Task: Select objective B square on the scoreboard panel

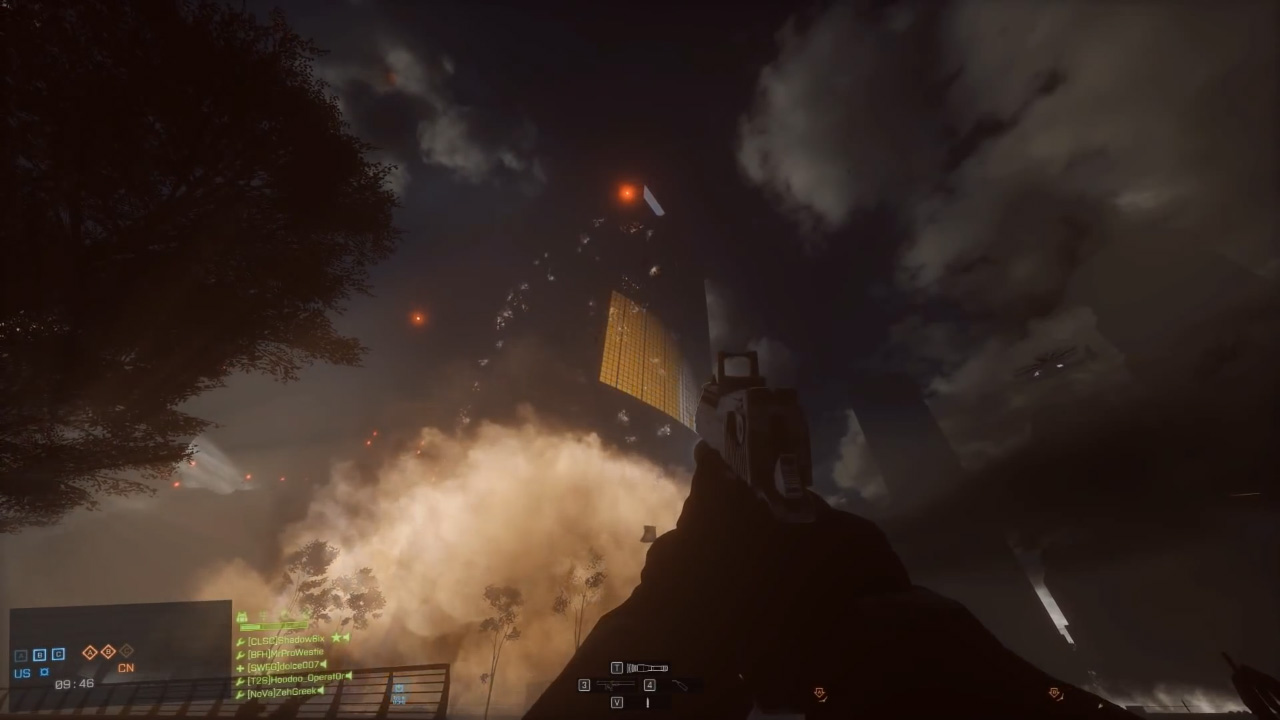Action: pos(38,655)
